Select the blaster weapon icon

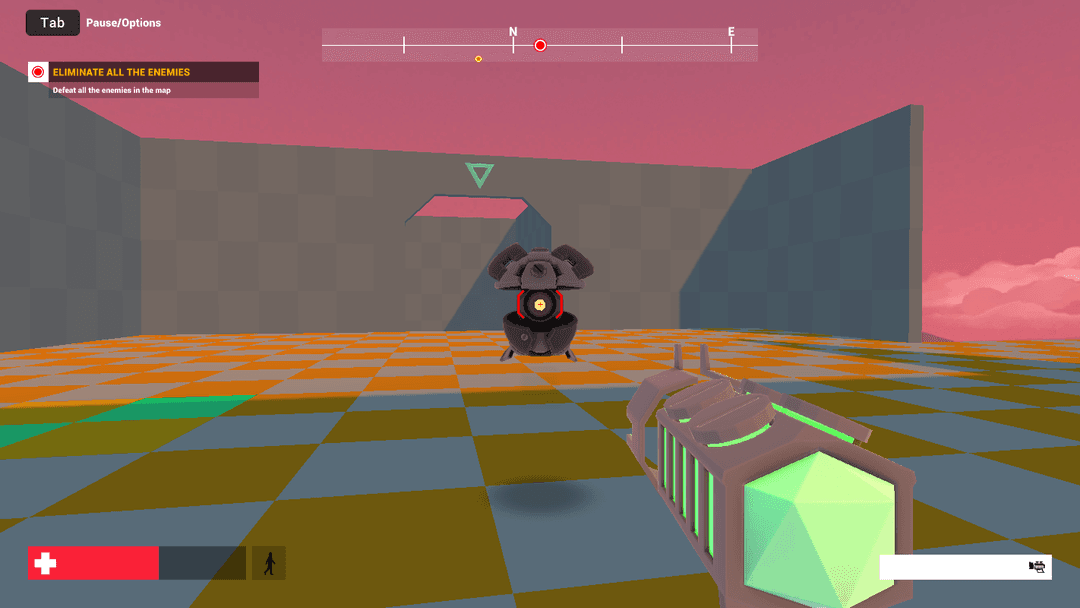pos(1037,567)
